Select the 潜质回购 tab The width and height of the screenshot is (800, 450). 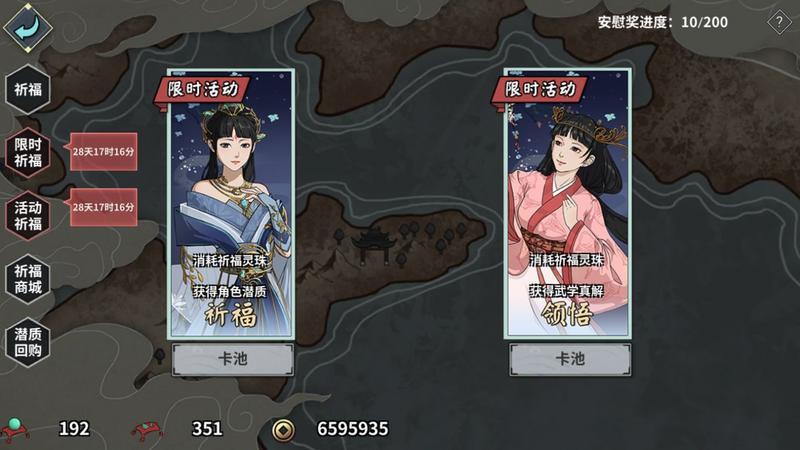point(27,342)
